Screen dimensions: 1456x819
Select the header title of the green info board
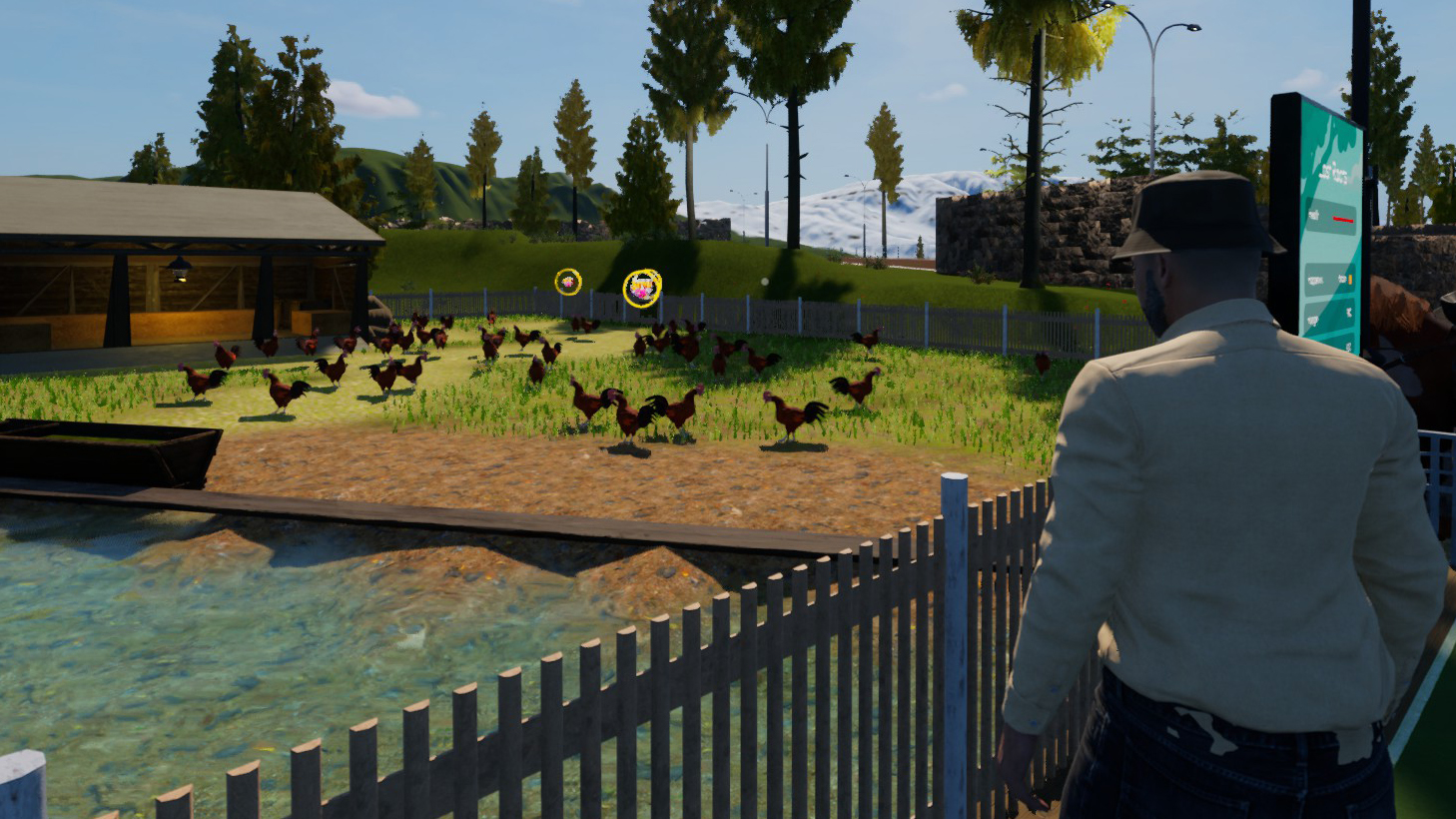point(1335,171)
